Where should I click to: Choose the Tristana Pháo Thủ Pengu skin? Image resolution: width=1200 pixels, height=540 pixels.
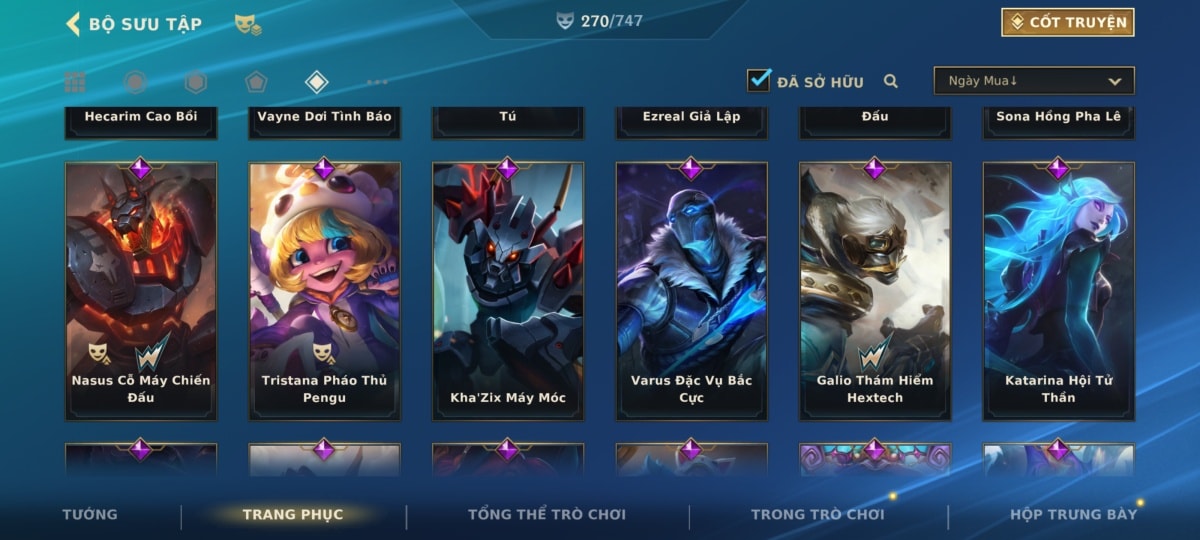click(x=324, y=290)
